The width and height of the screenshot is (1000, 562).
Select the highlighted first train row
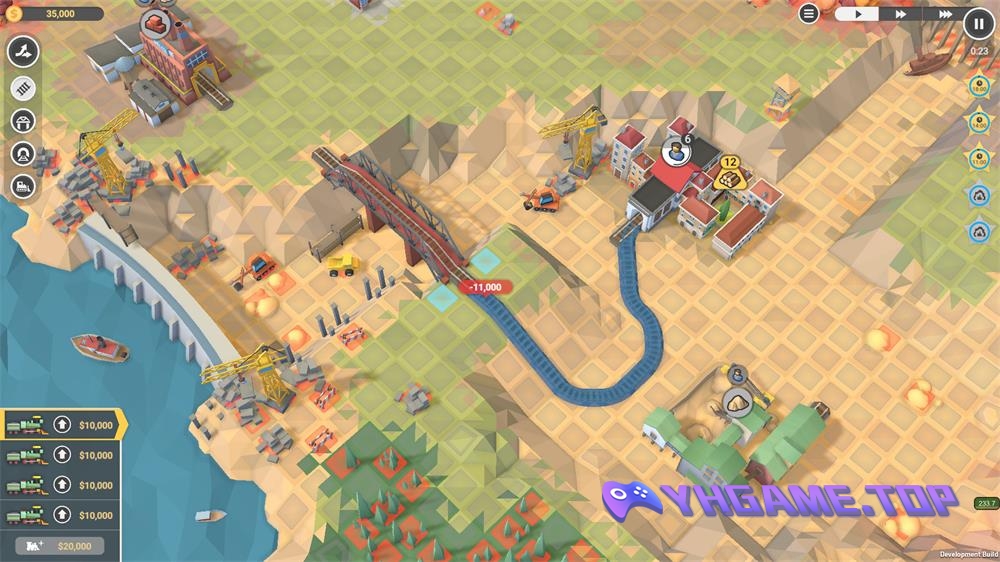coord(60,425)
